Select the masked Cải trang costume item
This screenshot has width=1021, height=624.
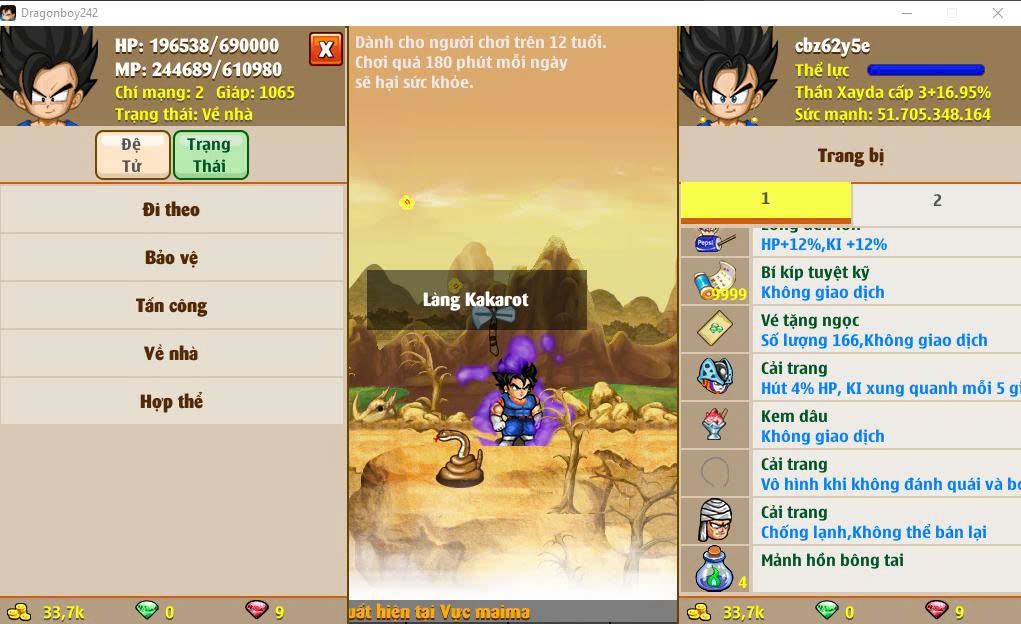click(850, 377)
